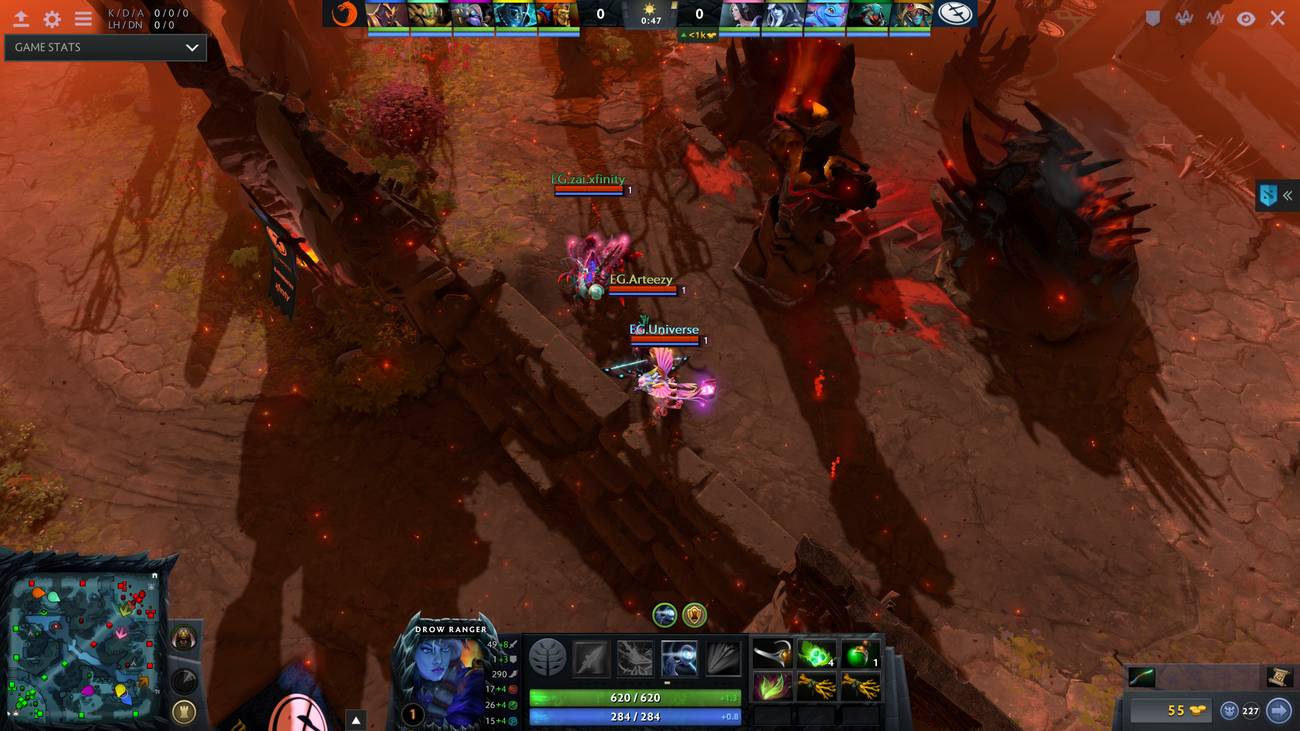Expand the minimap arrow above hero portrait
The image size is (1300, 731).
[355, 717]
